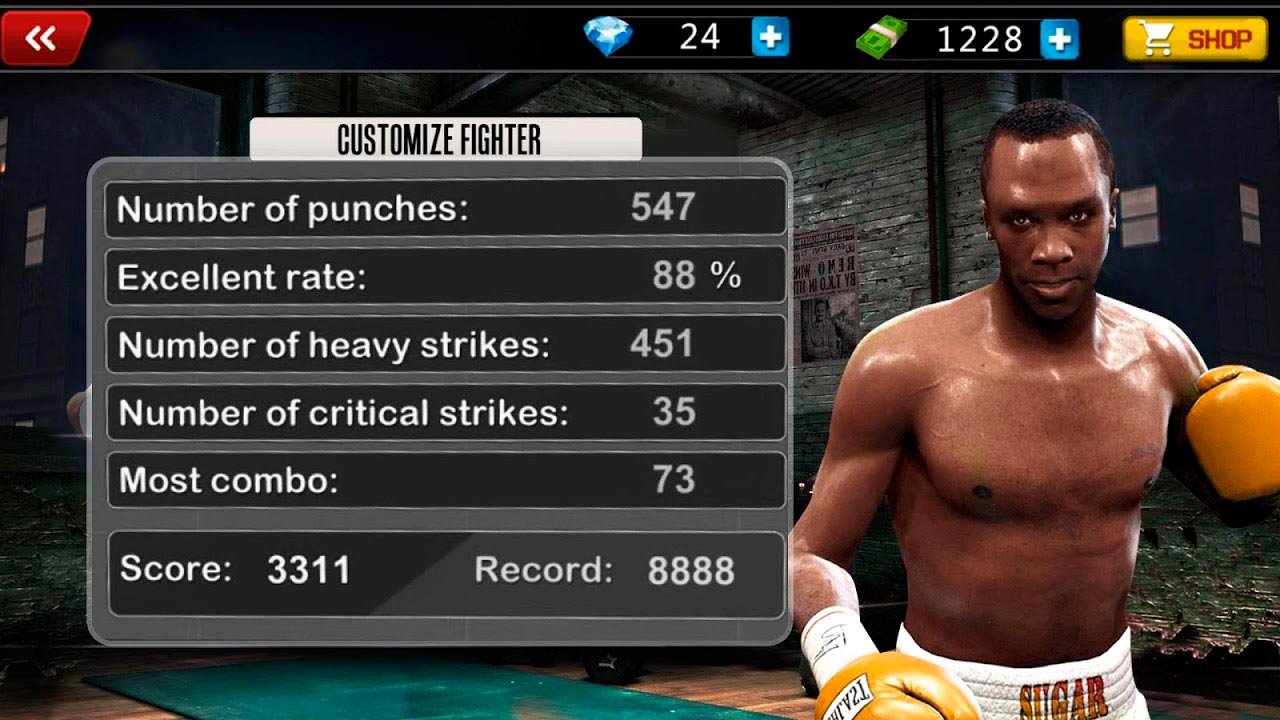Viewport: 1280px width, 720px height.
Task: Add more cash with the plus button
Action: (1059, 39)
